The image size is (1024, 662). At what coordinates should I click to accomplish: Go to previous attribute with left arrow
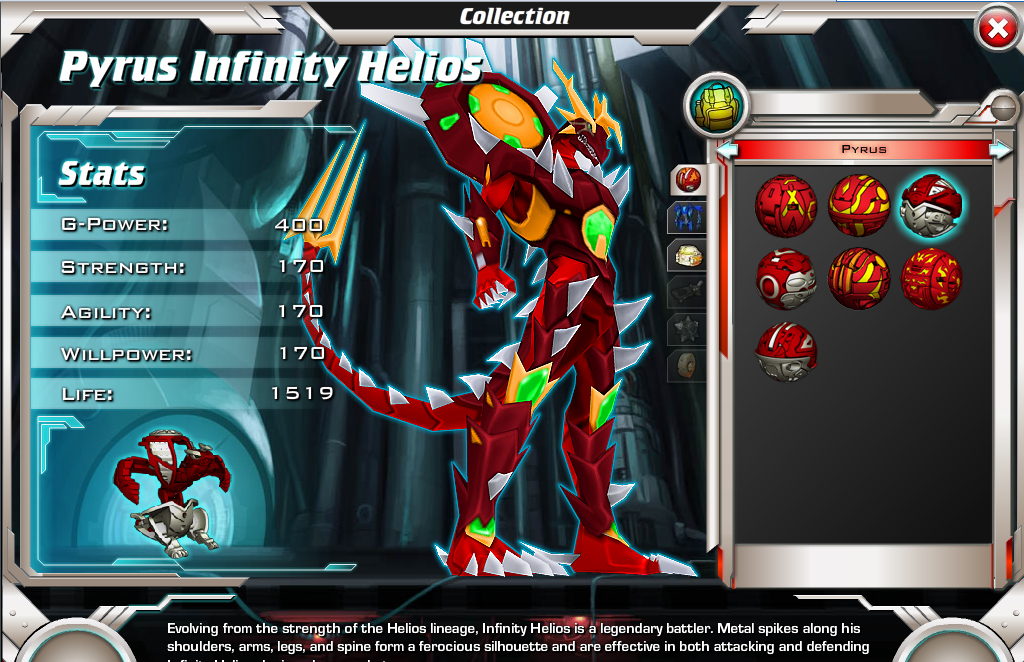pos(728,150)
